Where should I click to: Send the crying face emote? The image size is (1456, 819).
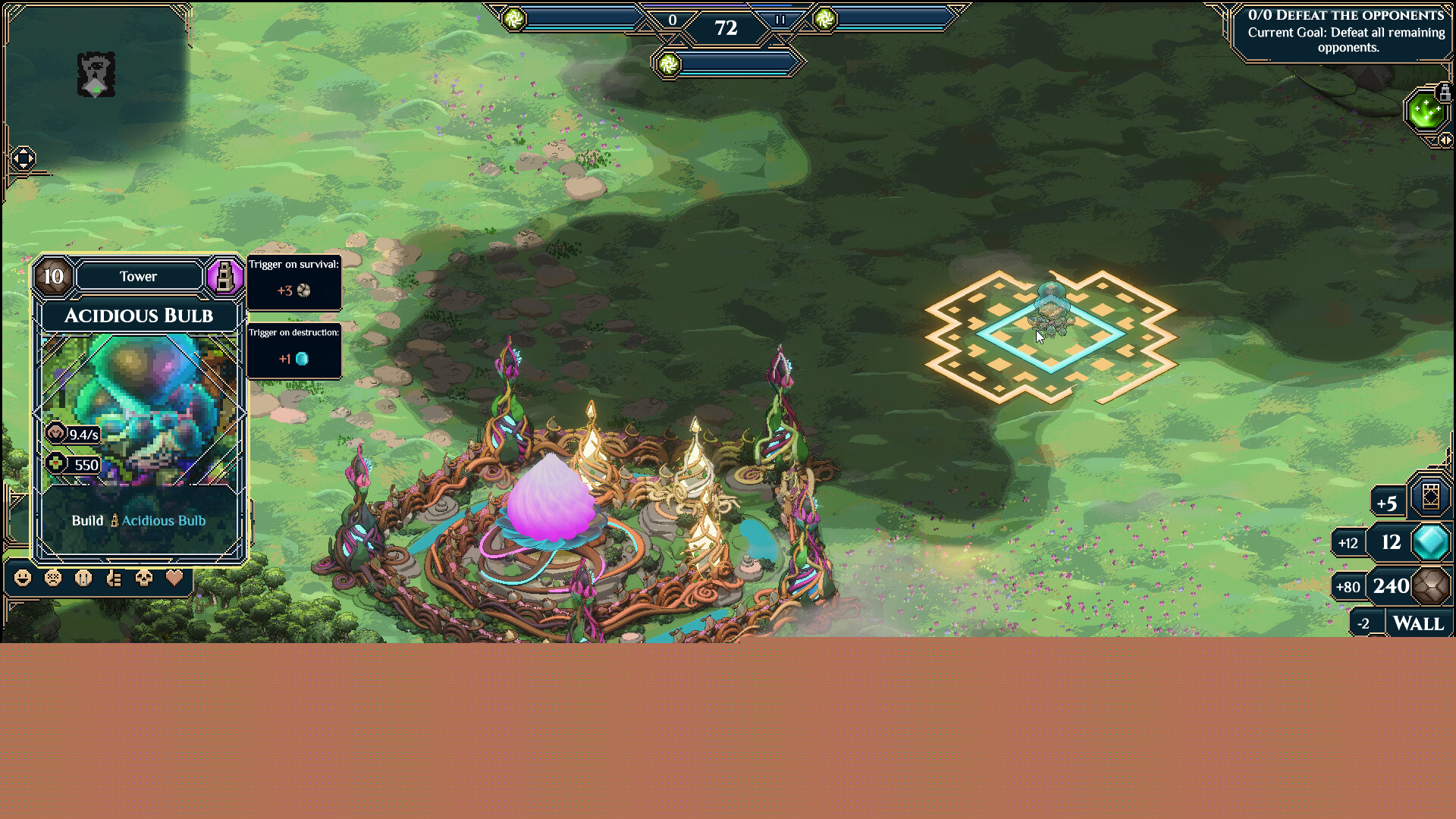(x=83, y=579)
